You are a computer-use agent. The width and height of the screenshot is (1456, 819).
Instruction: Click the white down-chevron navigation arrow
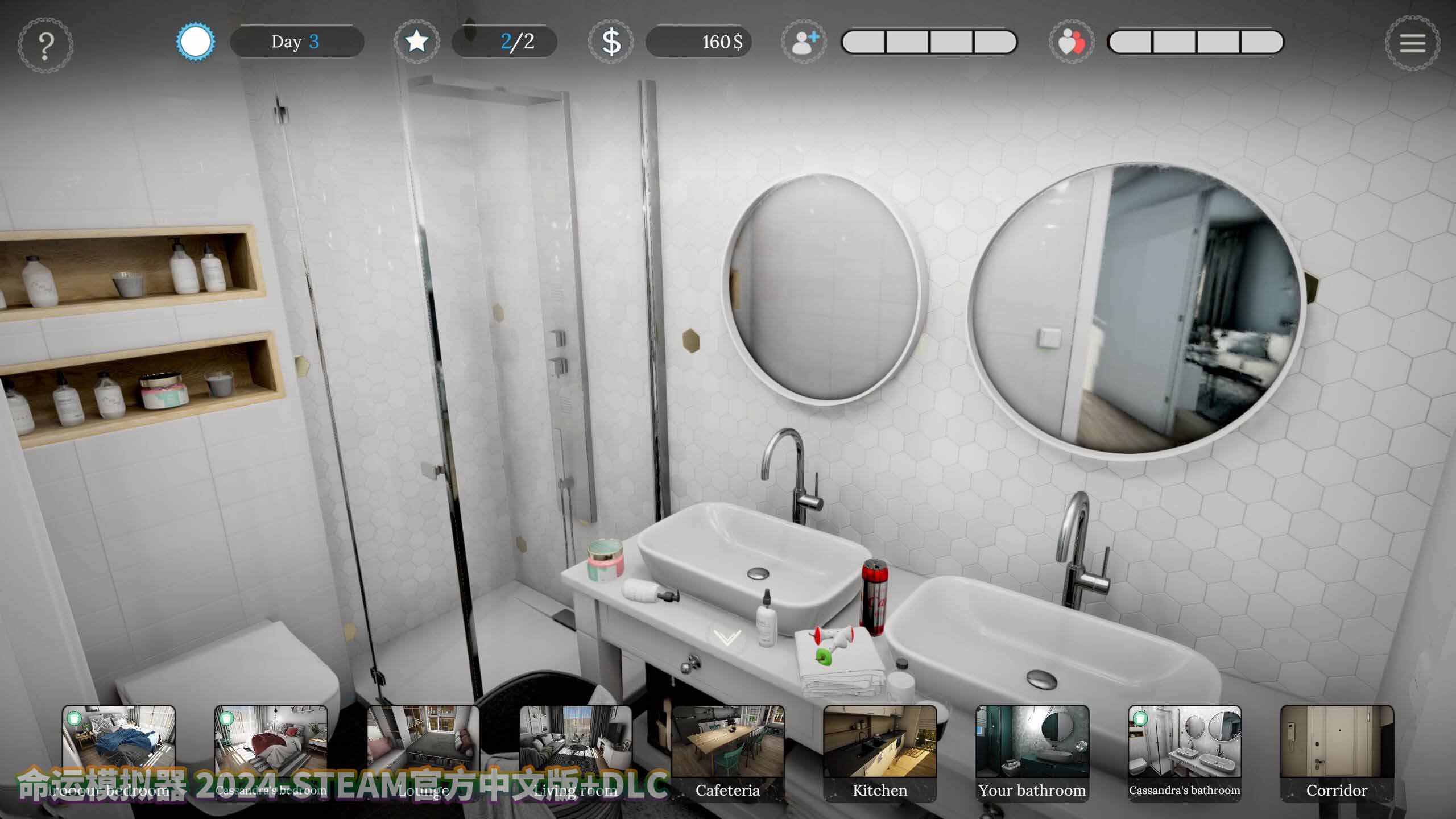pyautogui.click(x=727, y=637)
